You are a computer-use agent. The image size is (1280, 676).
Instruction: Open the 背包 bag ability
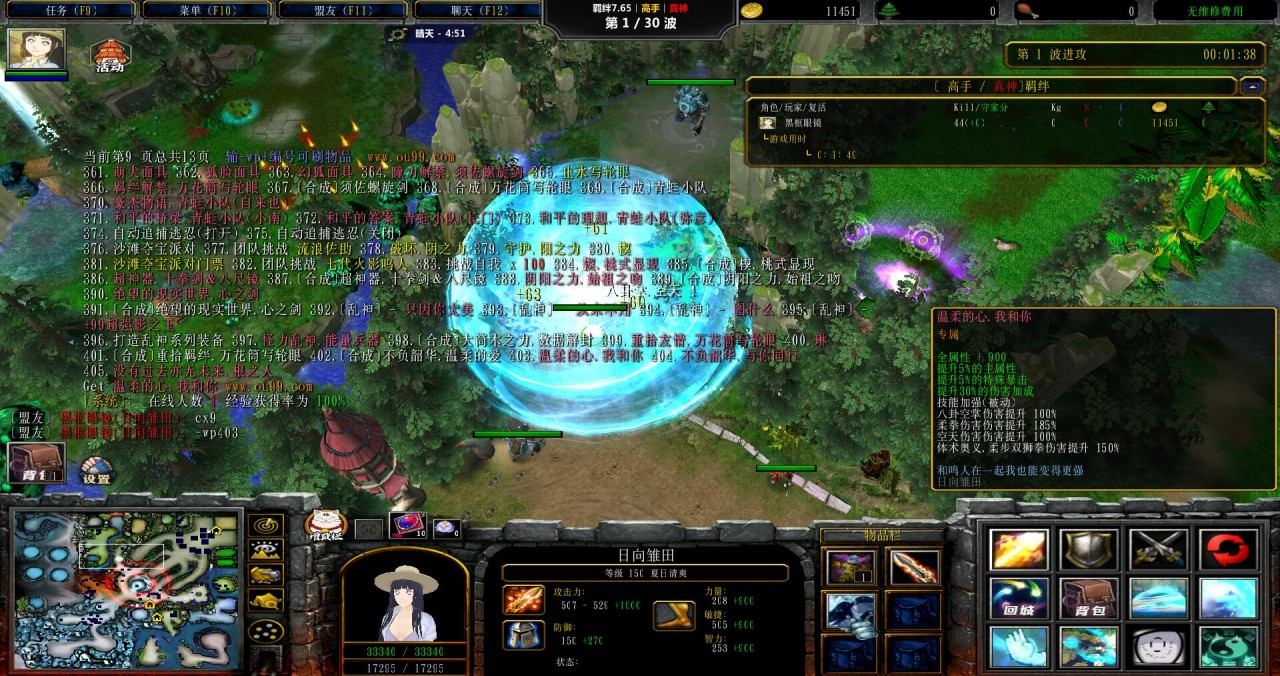coord(1088,598)
